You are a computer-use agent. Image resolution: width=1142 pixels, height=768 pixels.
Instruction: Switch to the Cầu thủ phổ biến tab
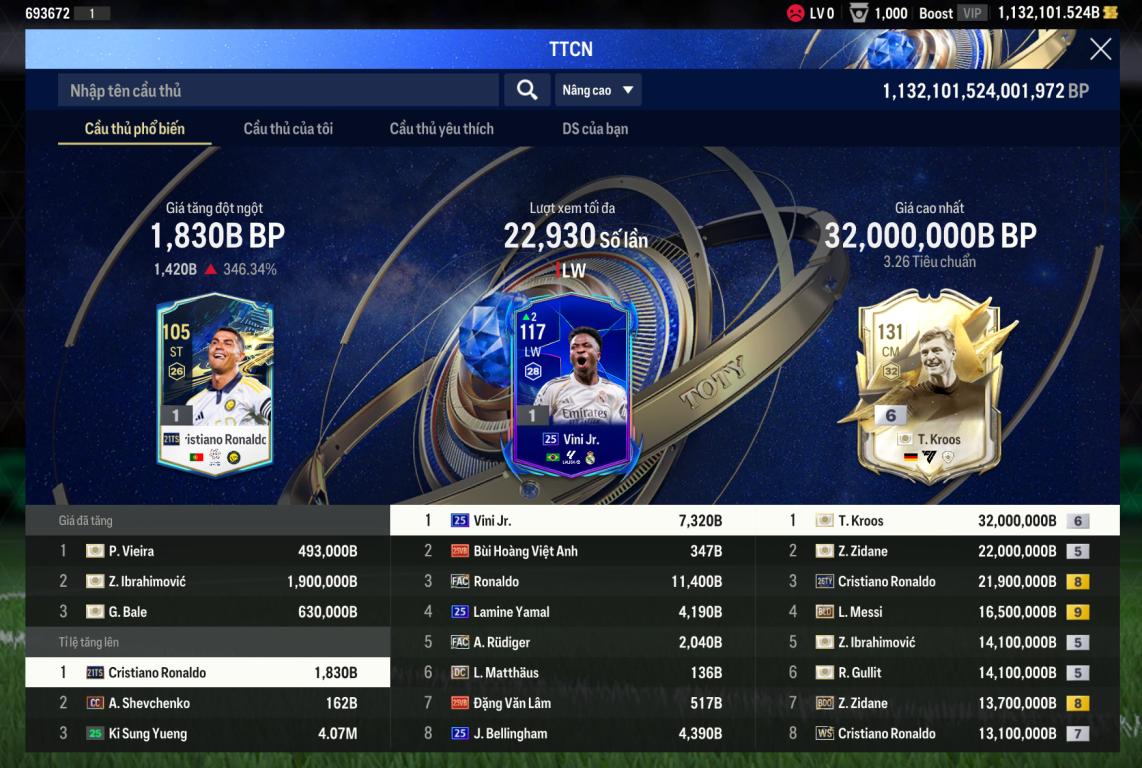click(x=134, y=128)
